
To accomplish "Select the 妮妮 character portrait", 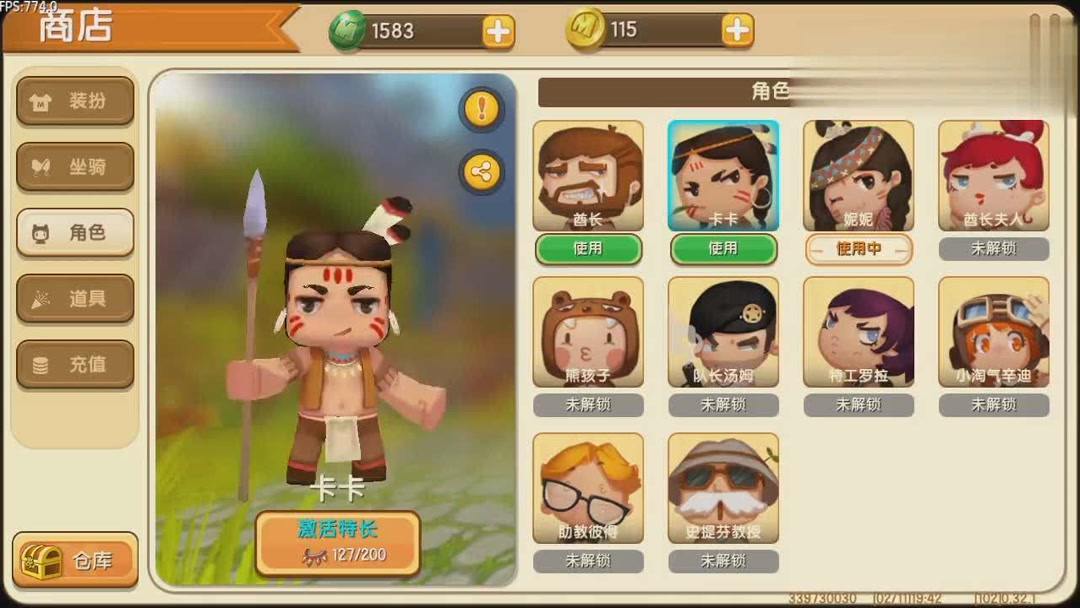I will pos(858,176).
